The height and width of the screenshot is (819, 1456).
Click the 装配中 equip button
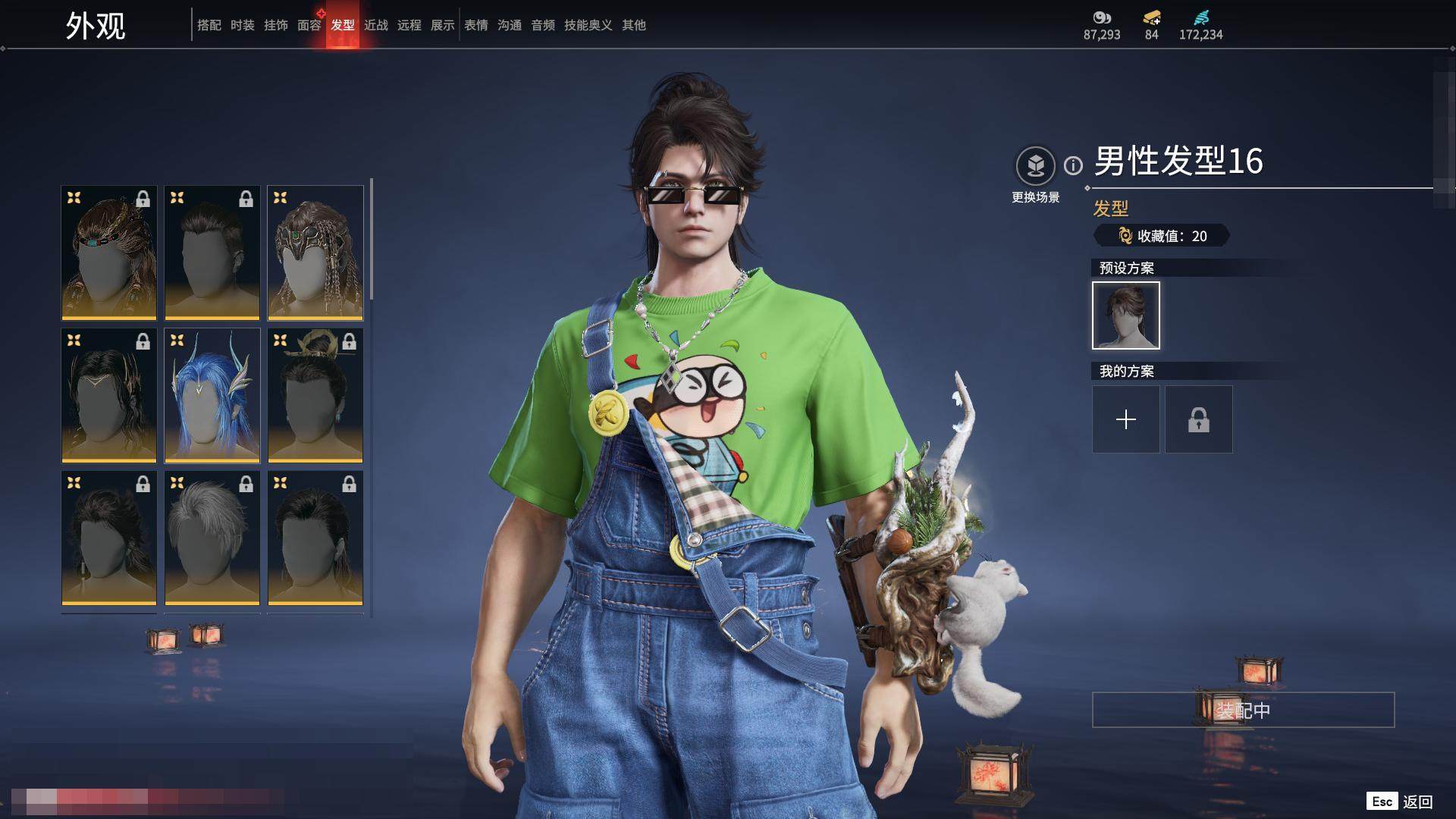1242,710
